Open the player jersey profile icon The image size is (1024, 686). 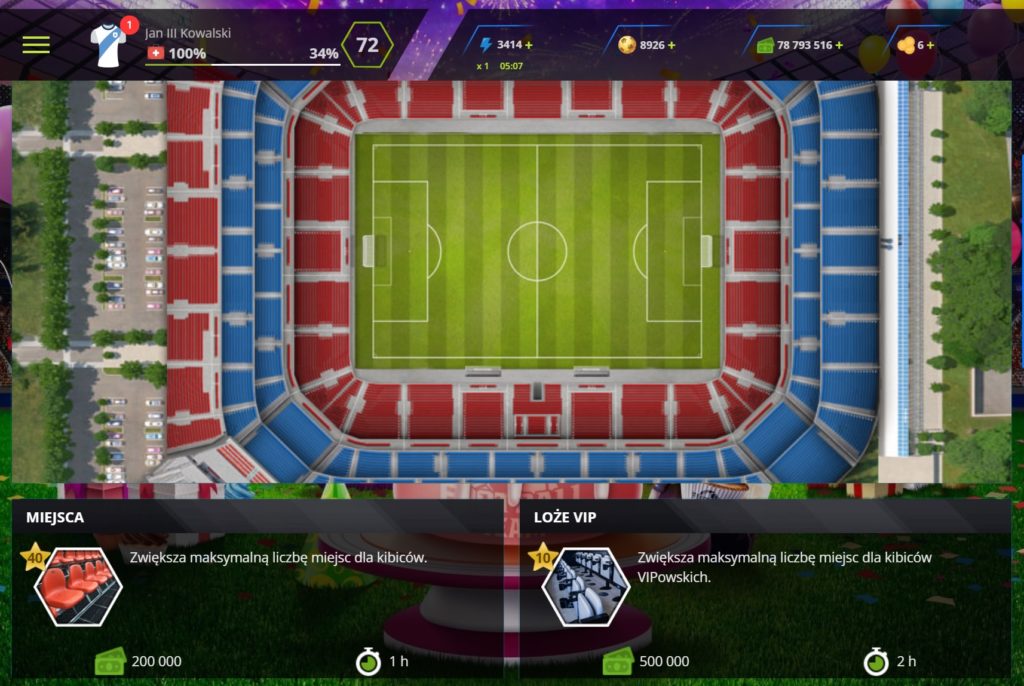click(x=108, y=45)
